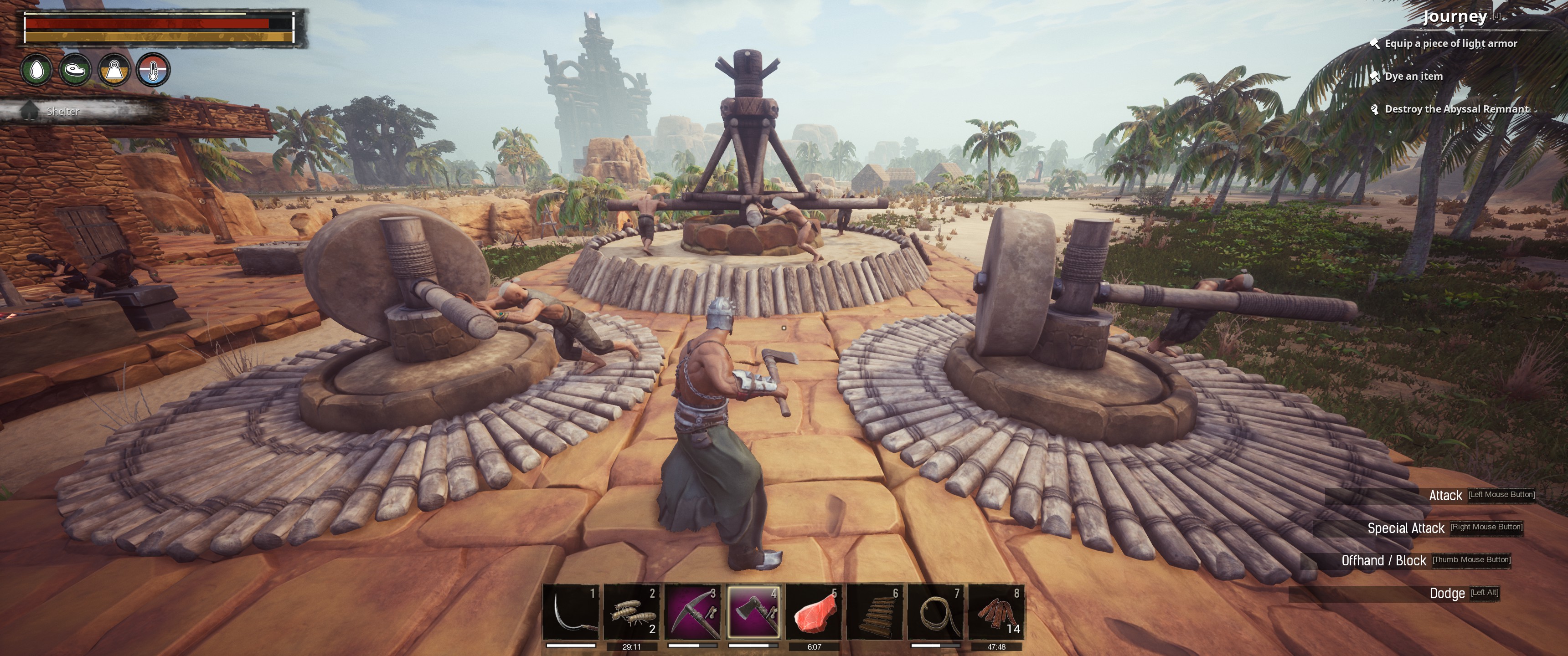The height and width of the screenshot is (656, 1568).
Task: Select 'Destroy the Abyssal Remnant' objective
Action: click(x=1456, y=109)
